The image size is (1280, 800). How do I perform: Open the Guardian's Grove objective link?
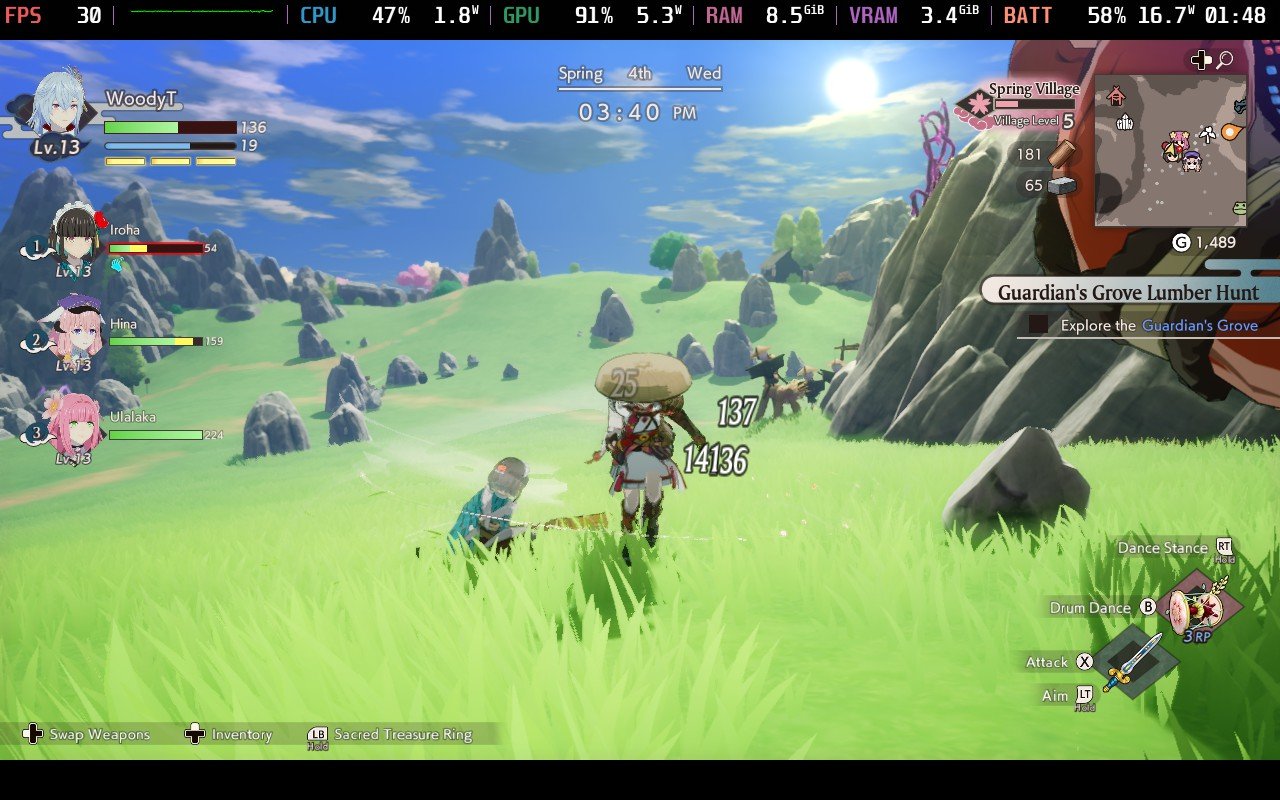tap(1199, 325)
